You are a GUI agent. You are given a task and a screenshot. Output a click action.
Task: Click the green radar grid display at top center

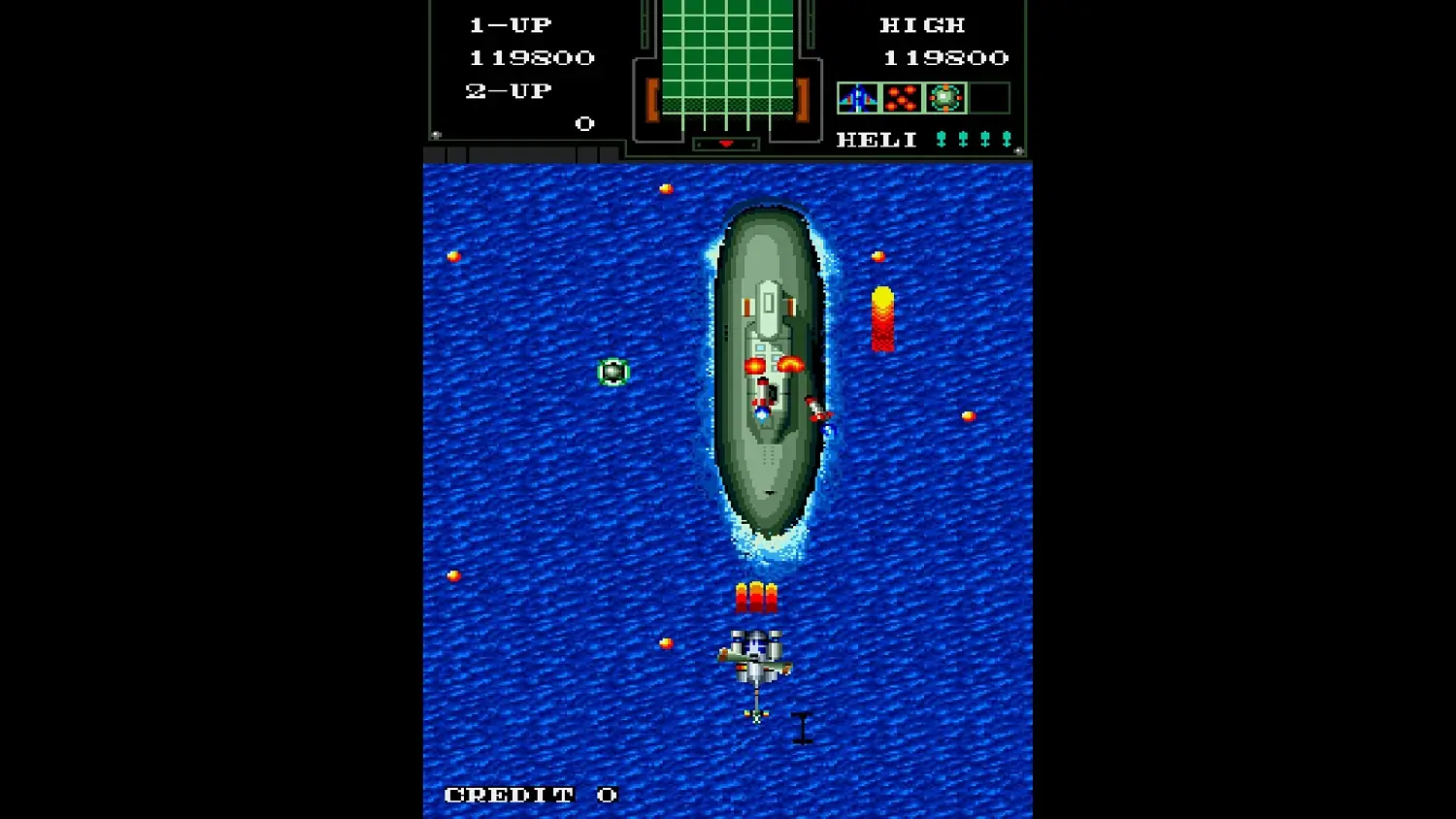click(726, 58)
